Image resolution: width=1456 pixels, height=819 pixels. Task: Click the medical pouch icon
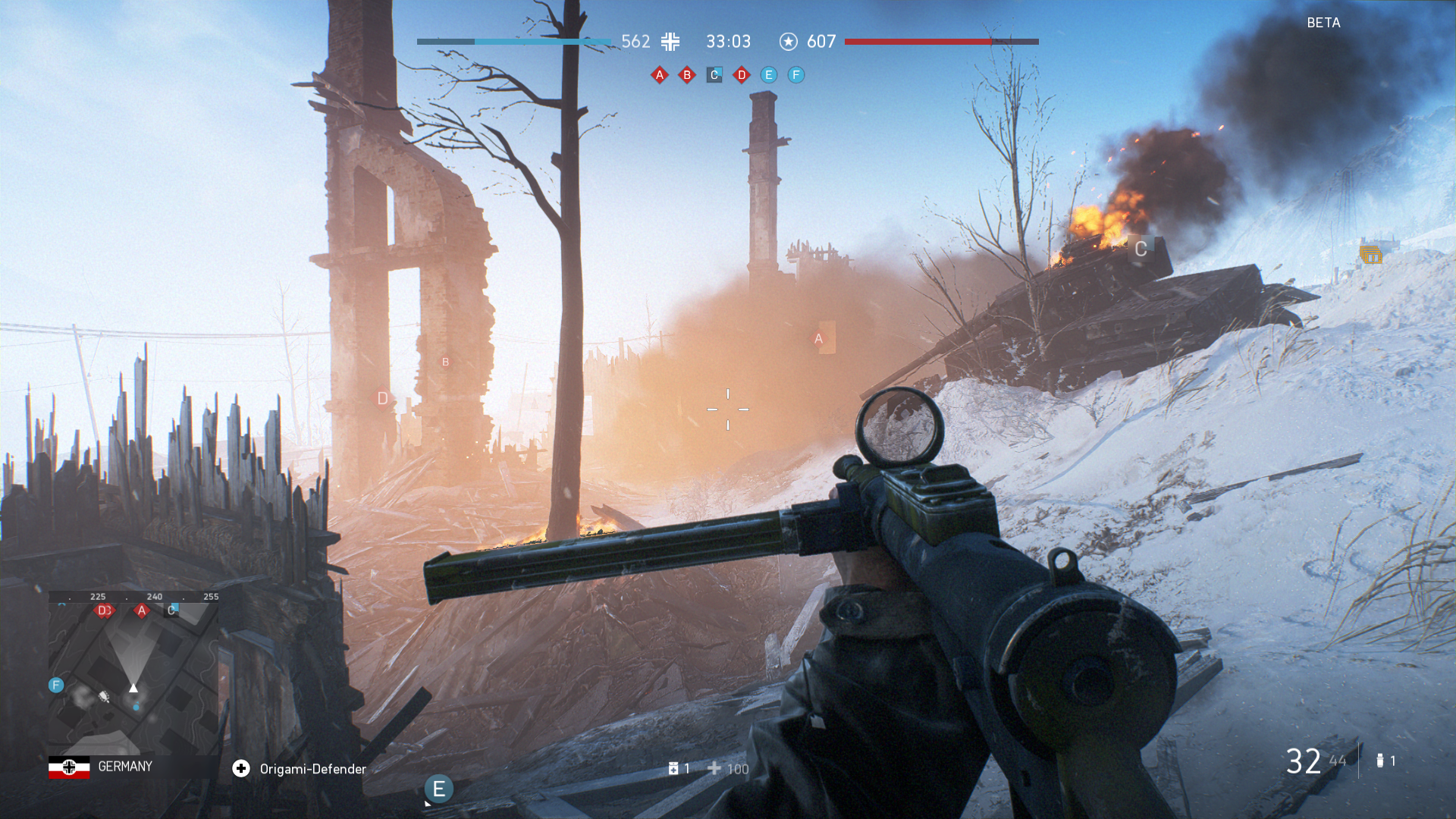tap(673, 769)
